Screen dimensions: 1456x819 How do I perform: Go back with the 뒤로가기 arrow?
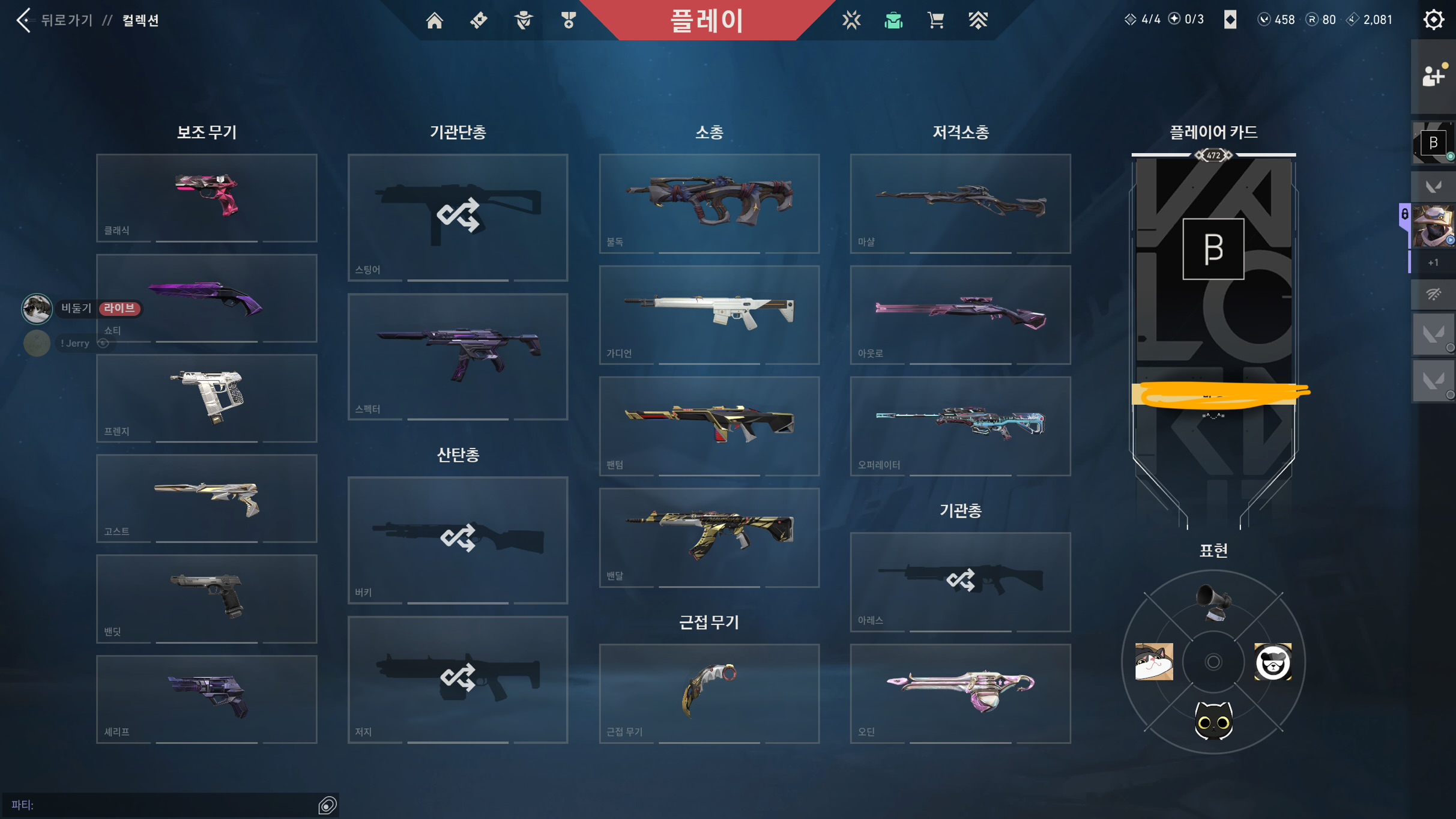24,20
